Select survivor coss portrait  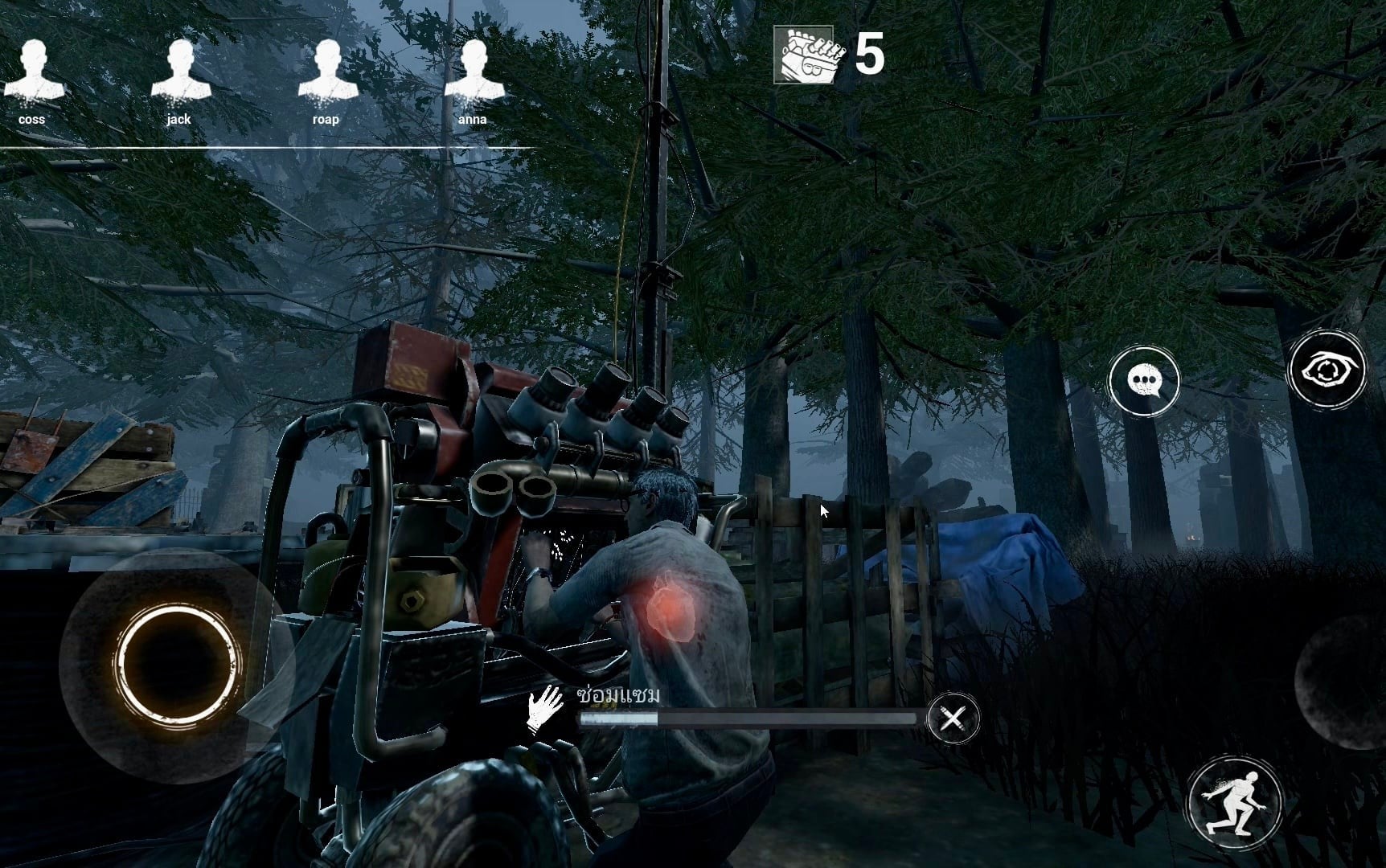tap(32, 72)
